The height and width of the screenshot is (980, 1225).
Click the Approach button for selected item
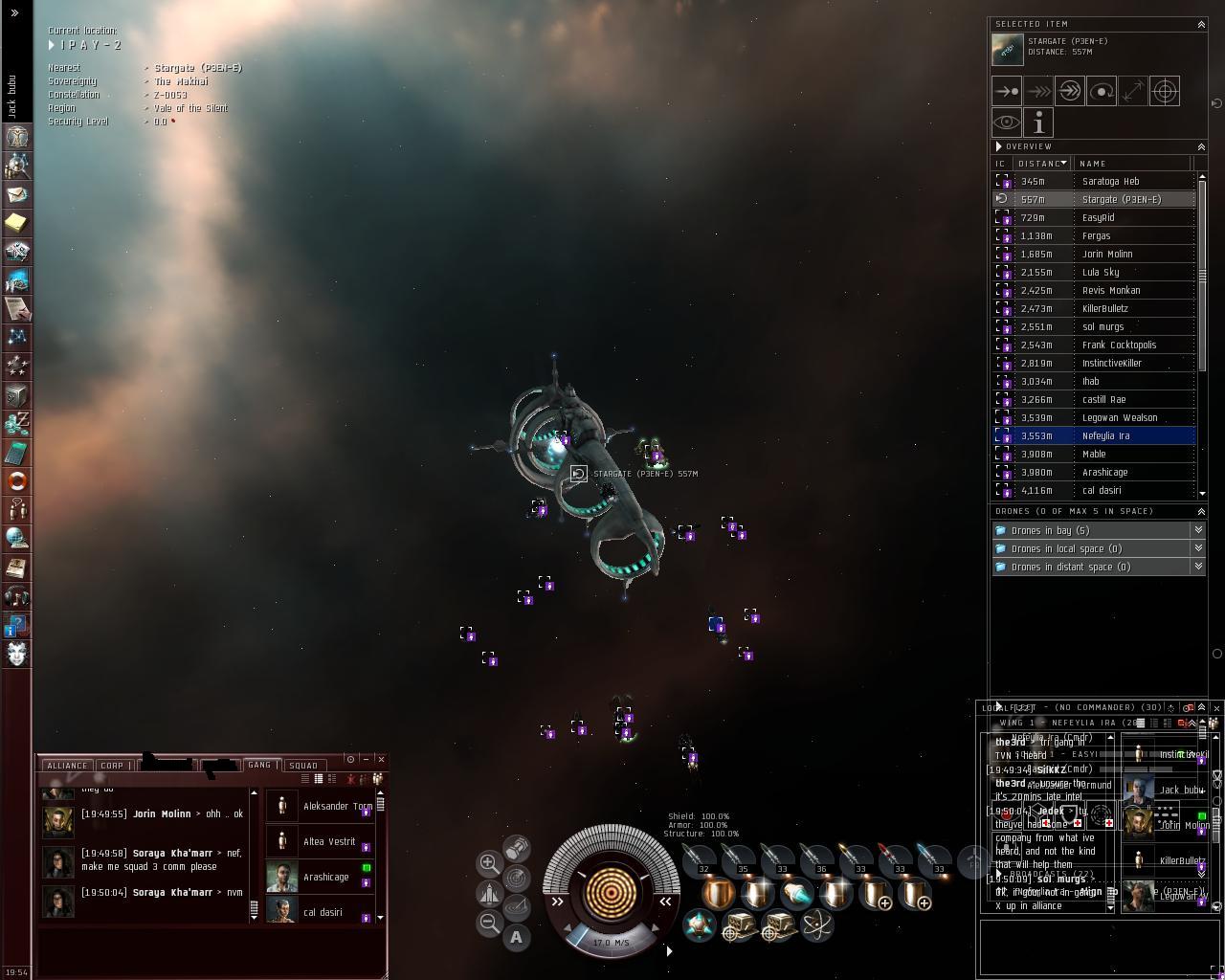pos(1007,92)
